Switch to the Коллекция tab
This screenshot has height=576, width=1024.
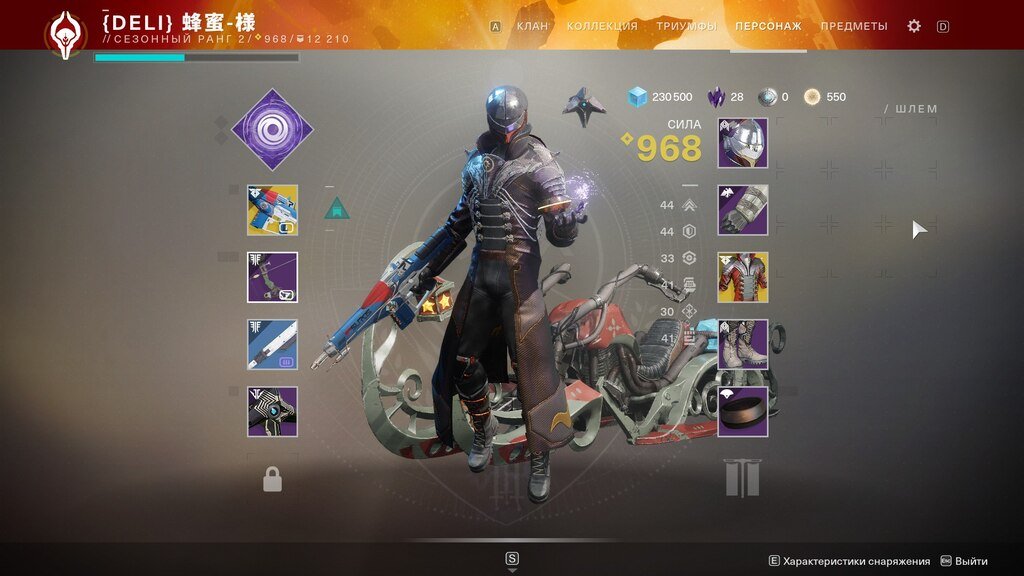601,26
